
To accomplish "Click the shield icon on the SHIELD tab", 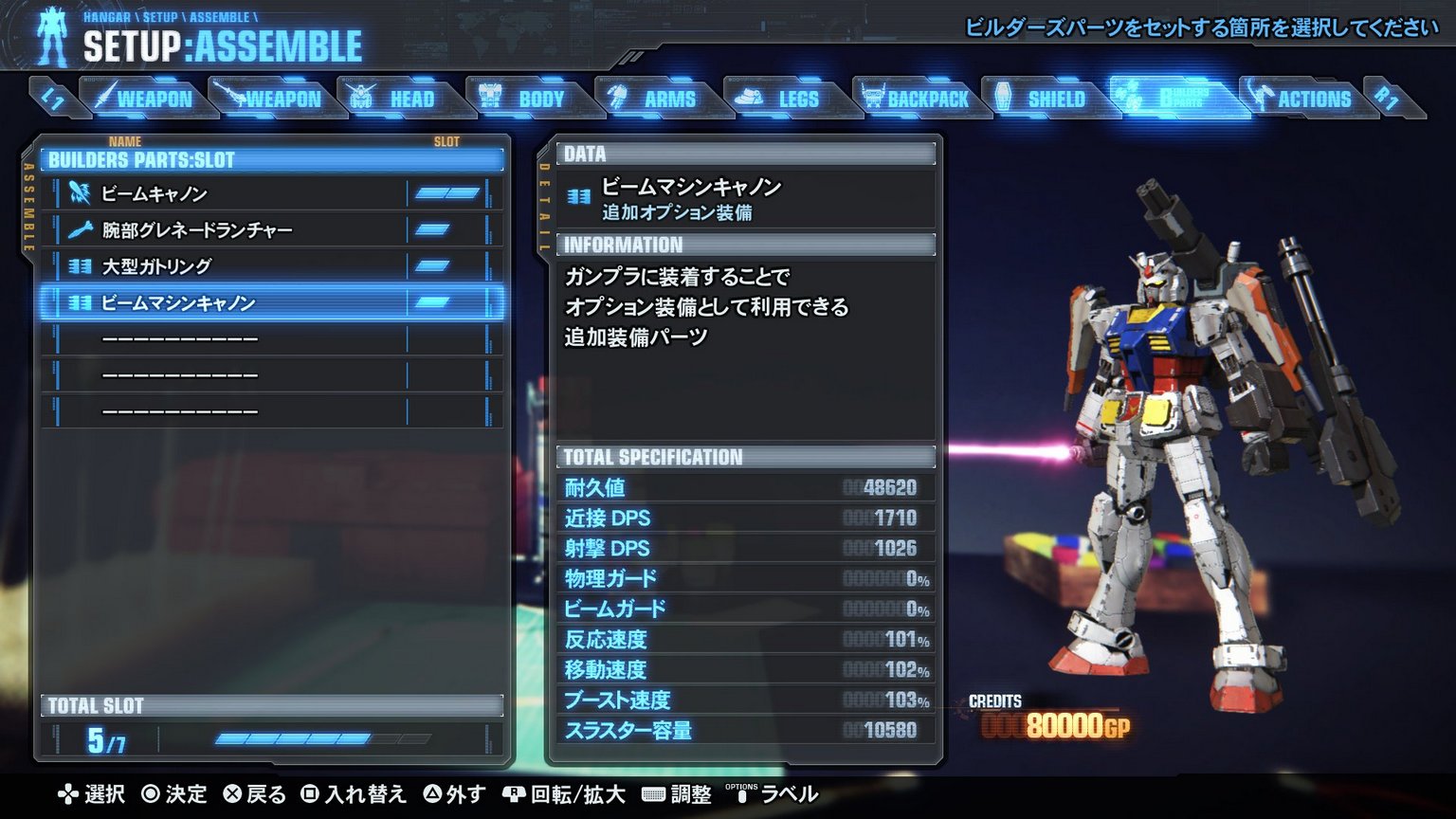I will [1002, 95].
